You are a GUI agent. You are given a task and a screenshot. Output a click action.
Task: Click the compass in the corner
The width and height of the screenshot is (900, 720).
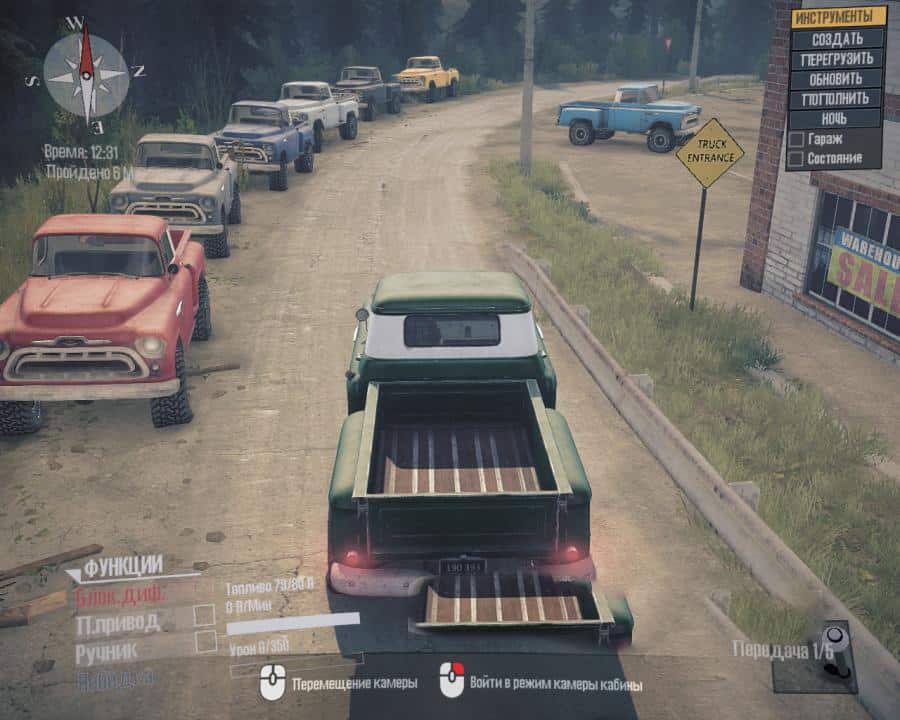tap(86, 73)
